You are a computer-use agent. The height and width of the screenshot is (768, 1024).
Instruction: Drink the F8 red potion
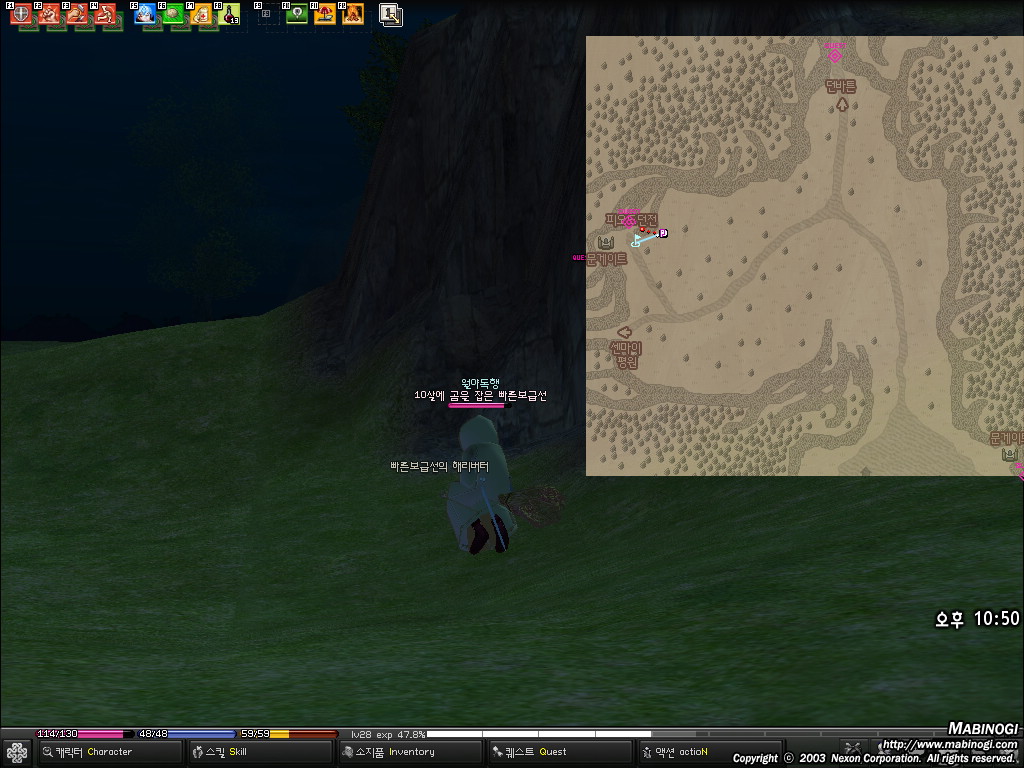(x=229, y=15)
